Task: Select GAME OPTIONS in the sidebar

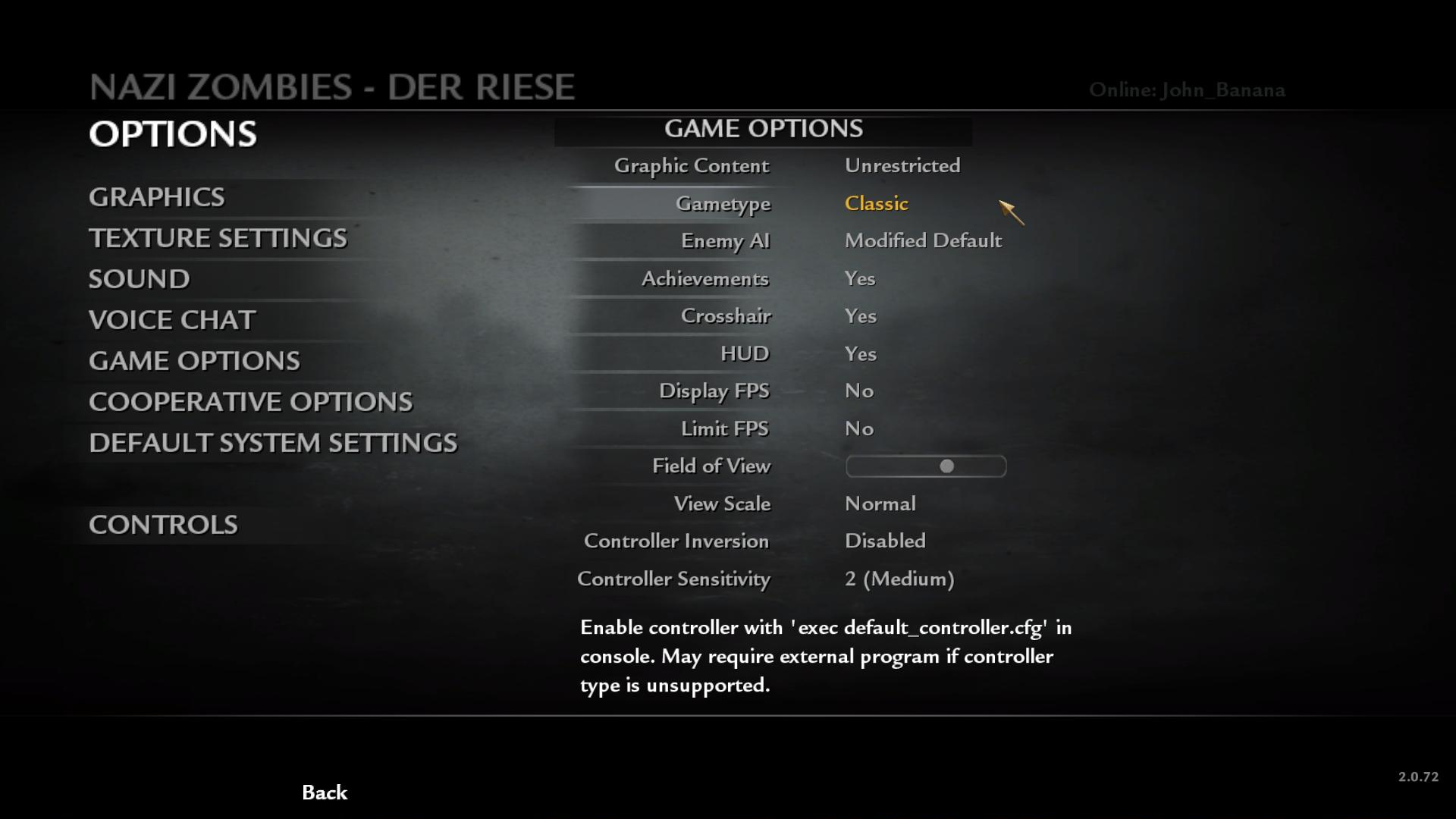Action: pos(194,361)
